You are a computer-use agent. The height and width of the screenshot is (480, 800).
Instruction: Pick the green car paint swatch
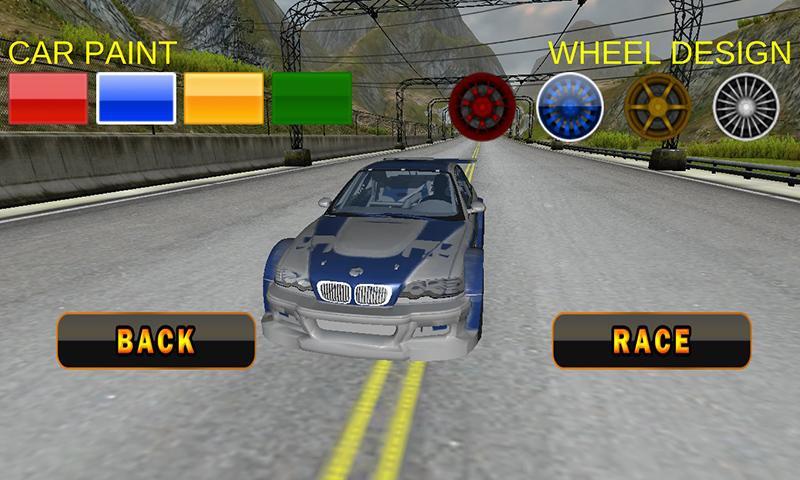312,98
